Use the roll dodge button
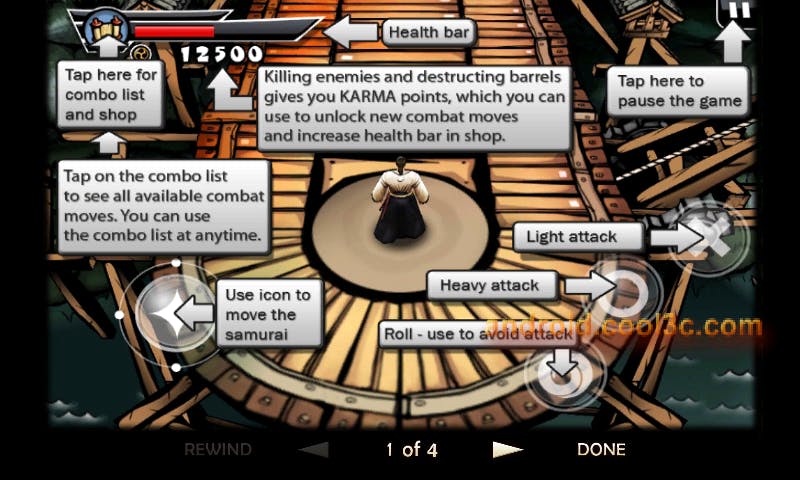800x480 pixels. tap(563, 372)
